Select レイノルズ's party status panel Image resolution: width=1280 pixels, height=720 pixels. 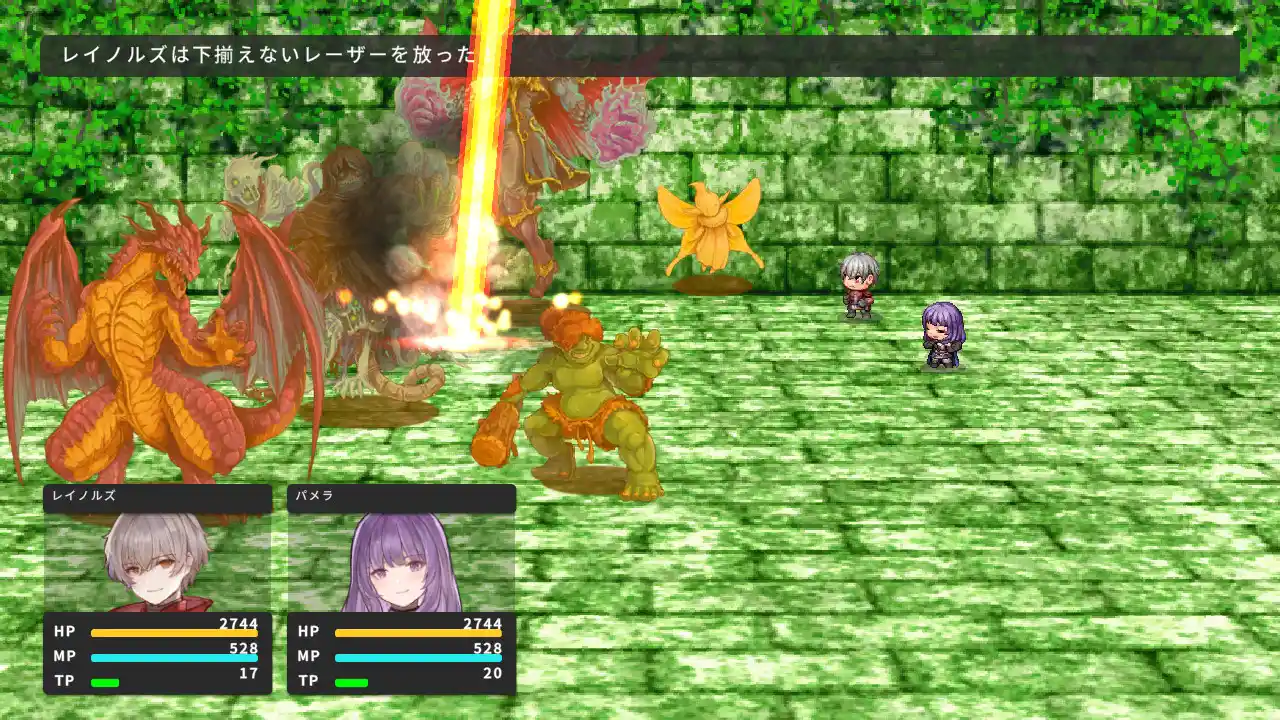pos(158,589)
